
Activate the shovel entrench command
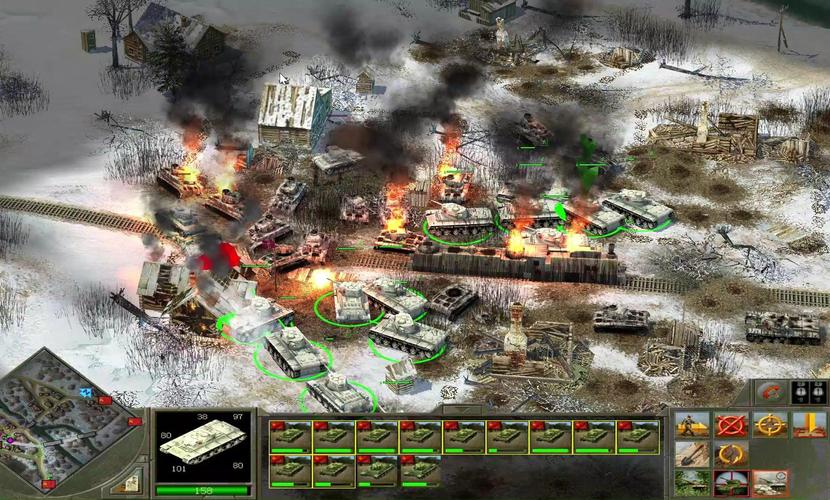(692, 455)
